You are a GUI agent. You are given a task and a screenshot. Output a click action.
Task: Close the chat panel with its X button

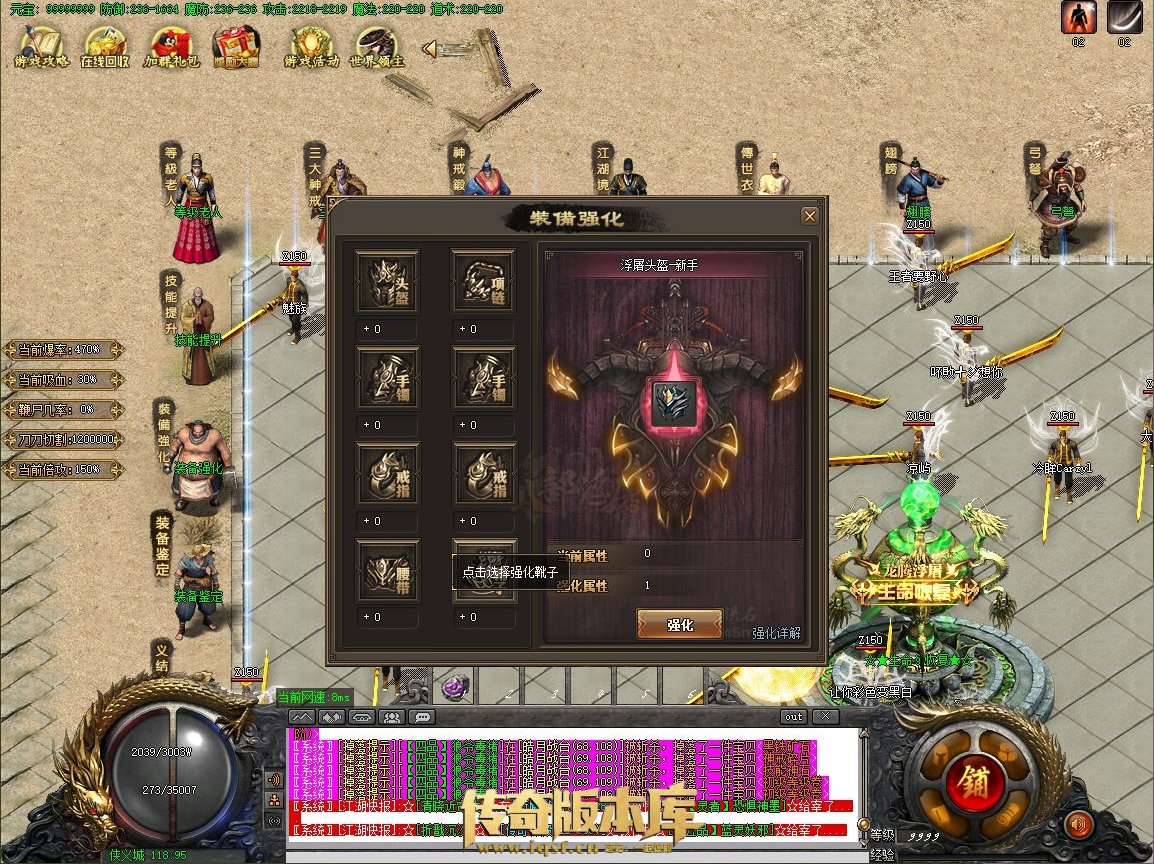pyautogui.click(x=824, y=717)
